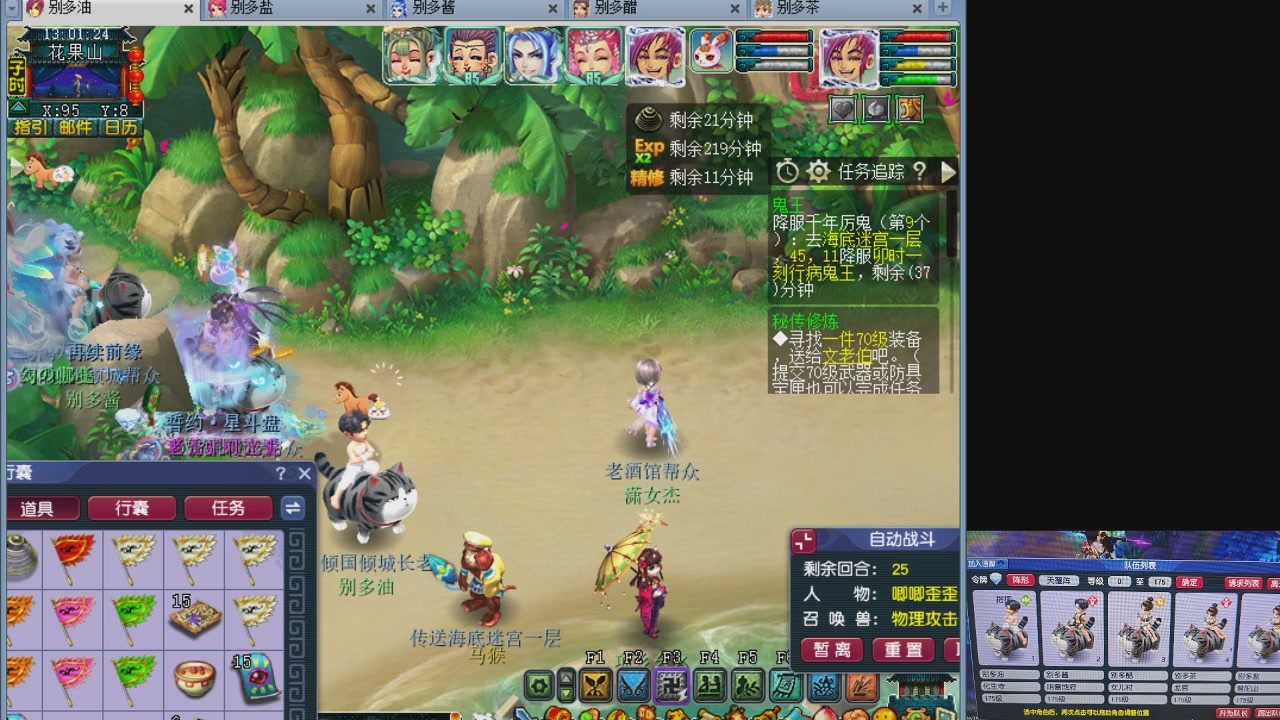This screenshot has height=720, width=1280.
Task: Switch to the 道具 tab in the bag window
Action: (43, 508)
